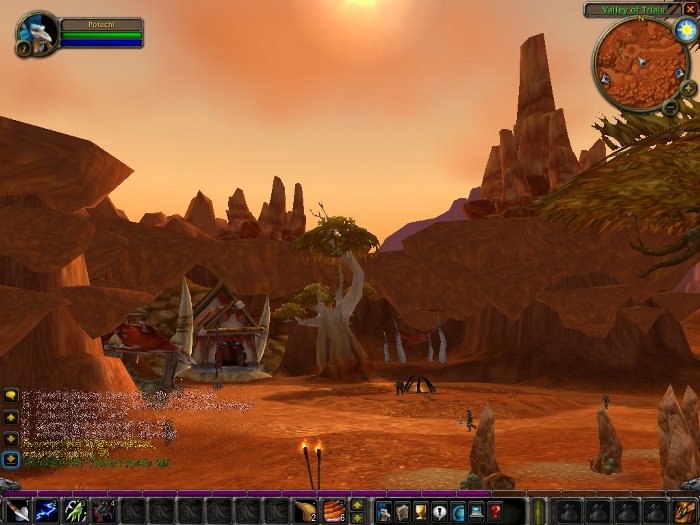Screen dimensions: 700x525
Task: Open the socials speech bubble button
Action: tap(439, 511)
